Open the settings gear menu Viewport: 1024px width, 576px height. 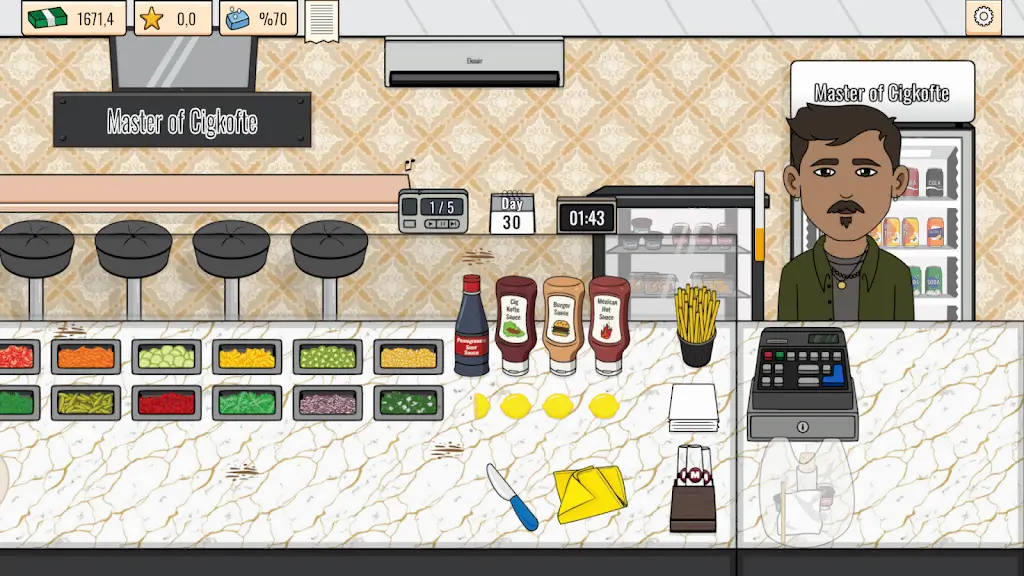click(983, 17)
